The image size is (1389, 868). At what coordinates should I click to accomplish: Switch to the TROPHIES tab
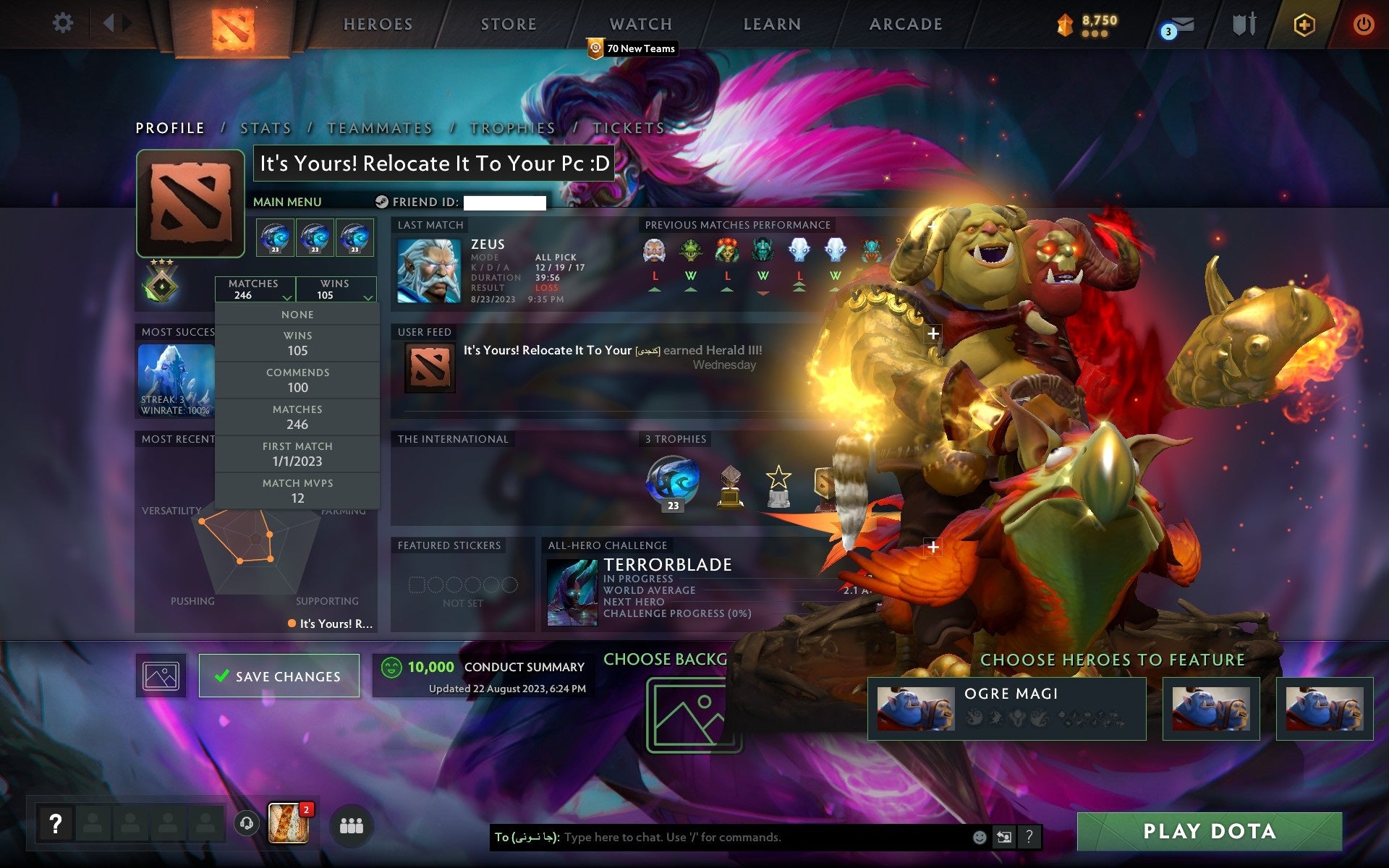[511, 127]
